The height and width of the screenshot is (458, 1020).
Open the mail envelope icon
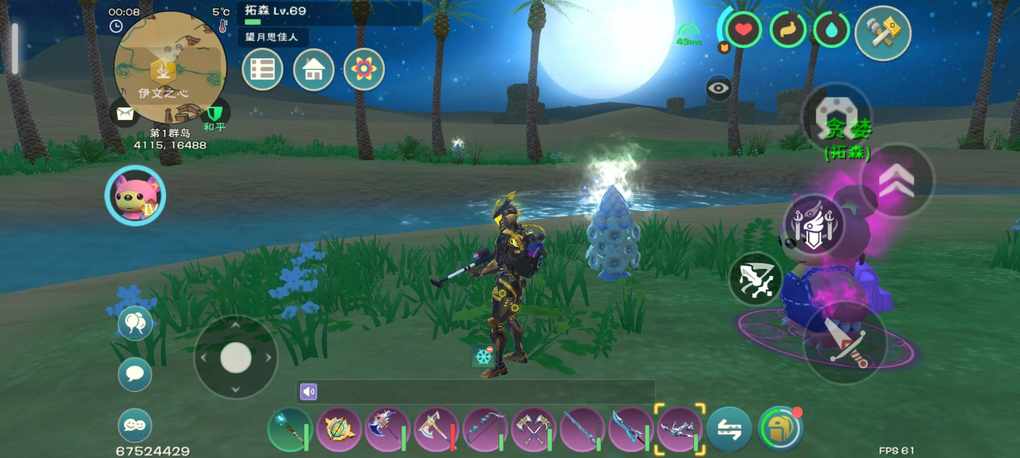tap(124, 114)
